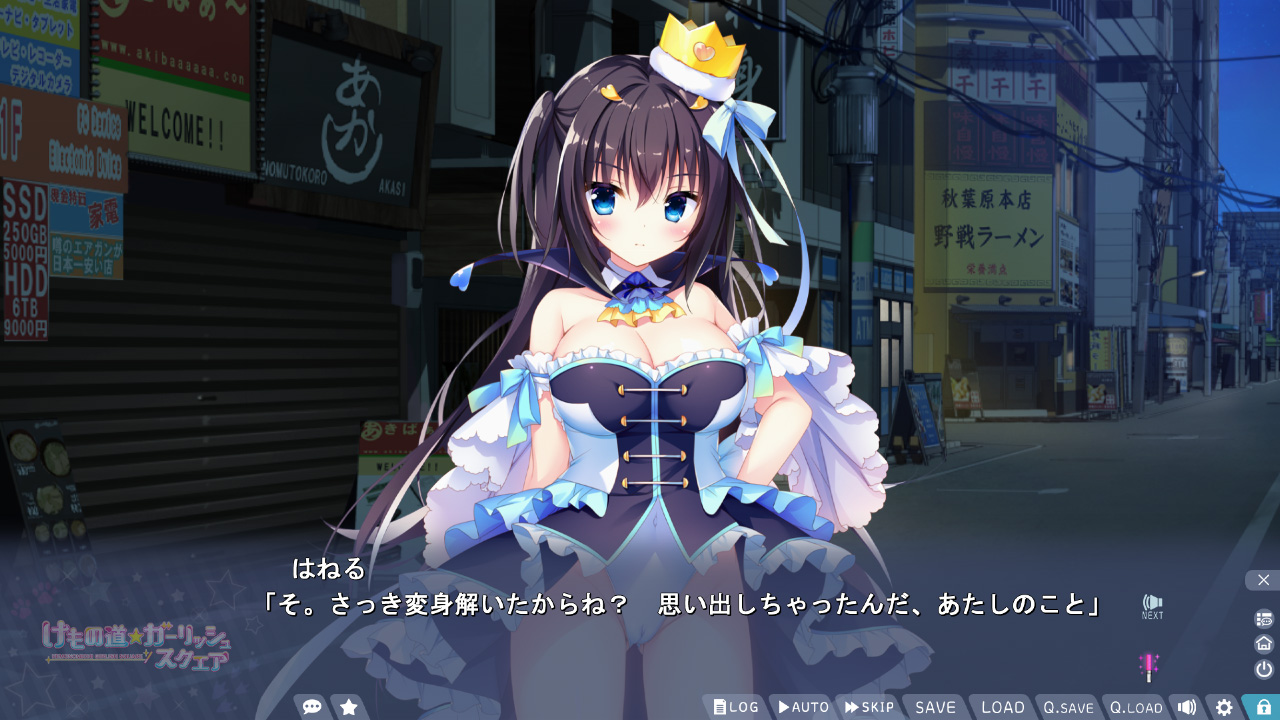Quick save with Q.SAVE
1280x720 pixels.
pos(1068,707)
